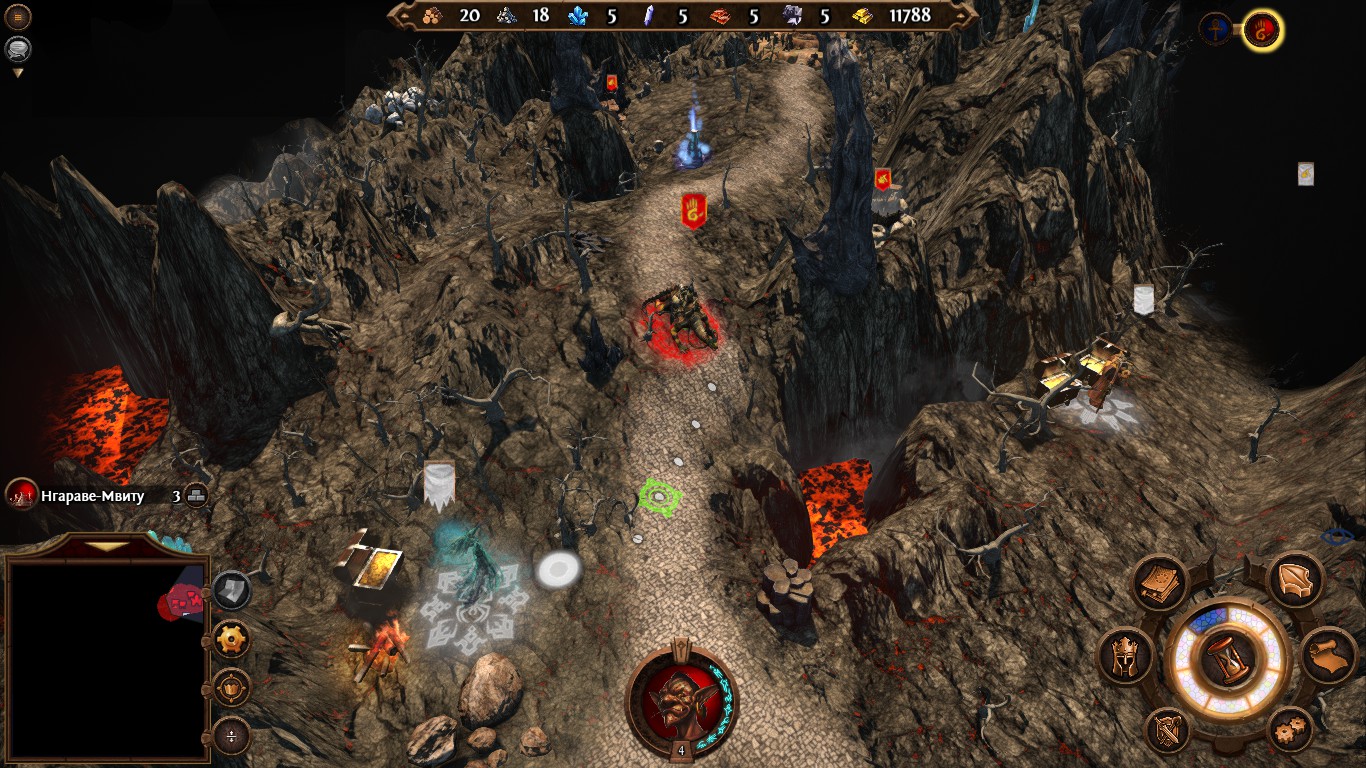The width and height of the screenshot is (1366, 768).
Task: Select the dimmed player emblem beside the red hand
Action: (1216, 29)
